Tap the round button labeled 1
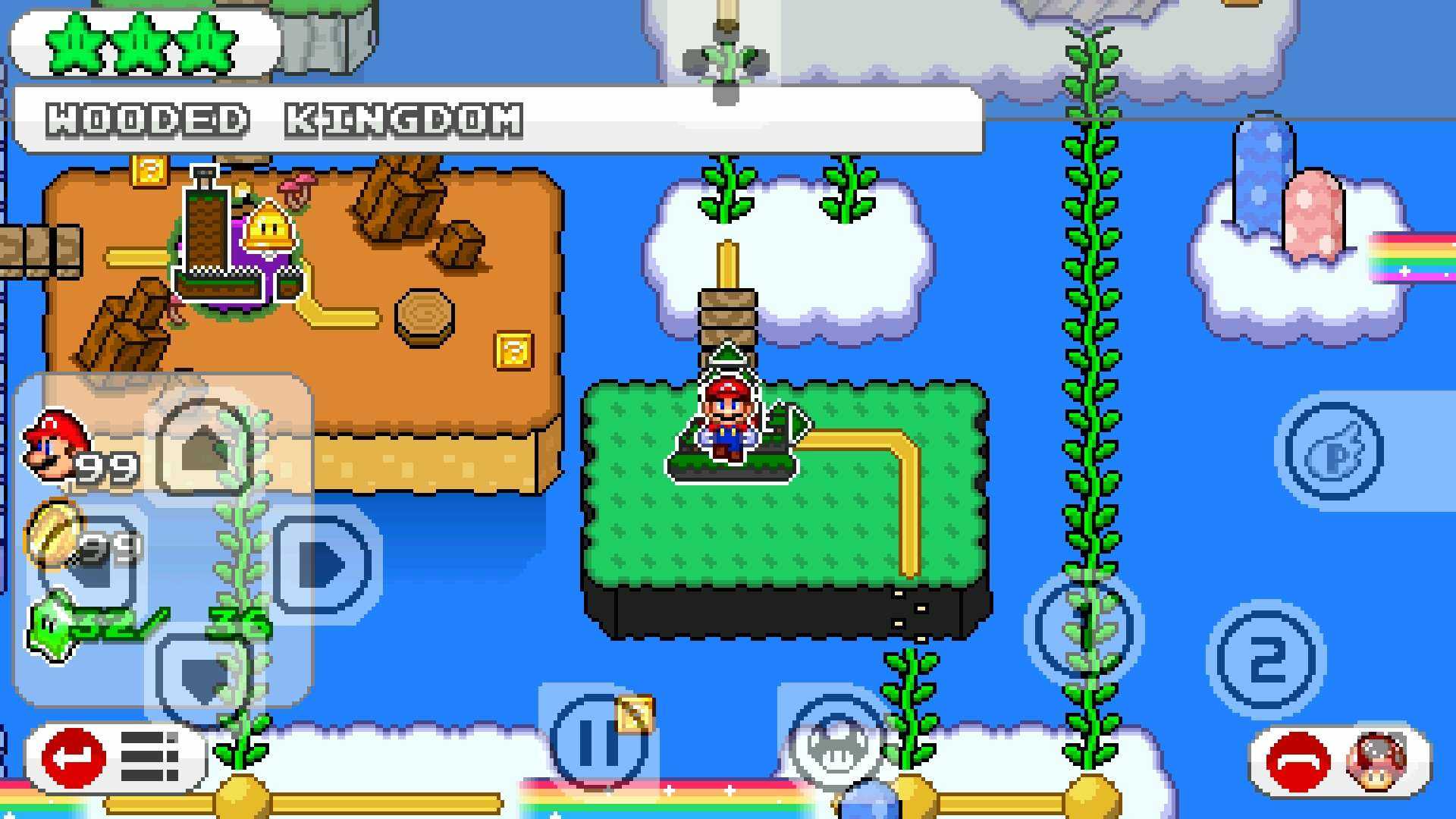 (x=1084, y=626)
